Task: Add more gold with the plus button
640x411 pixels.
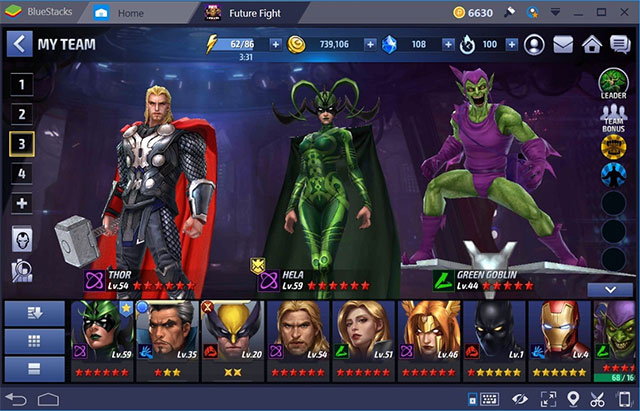Action: (x=369, y=44)
